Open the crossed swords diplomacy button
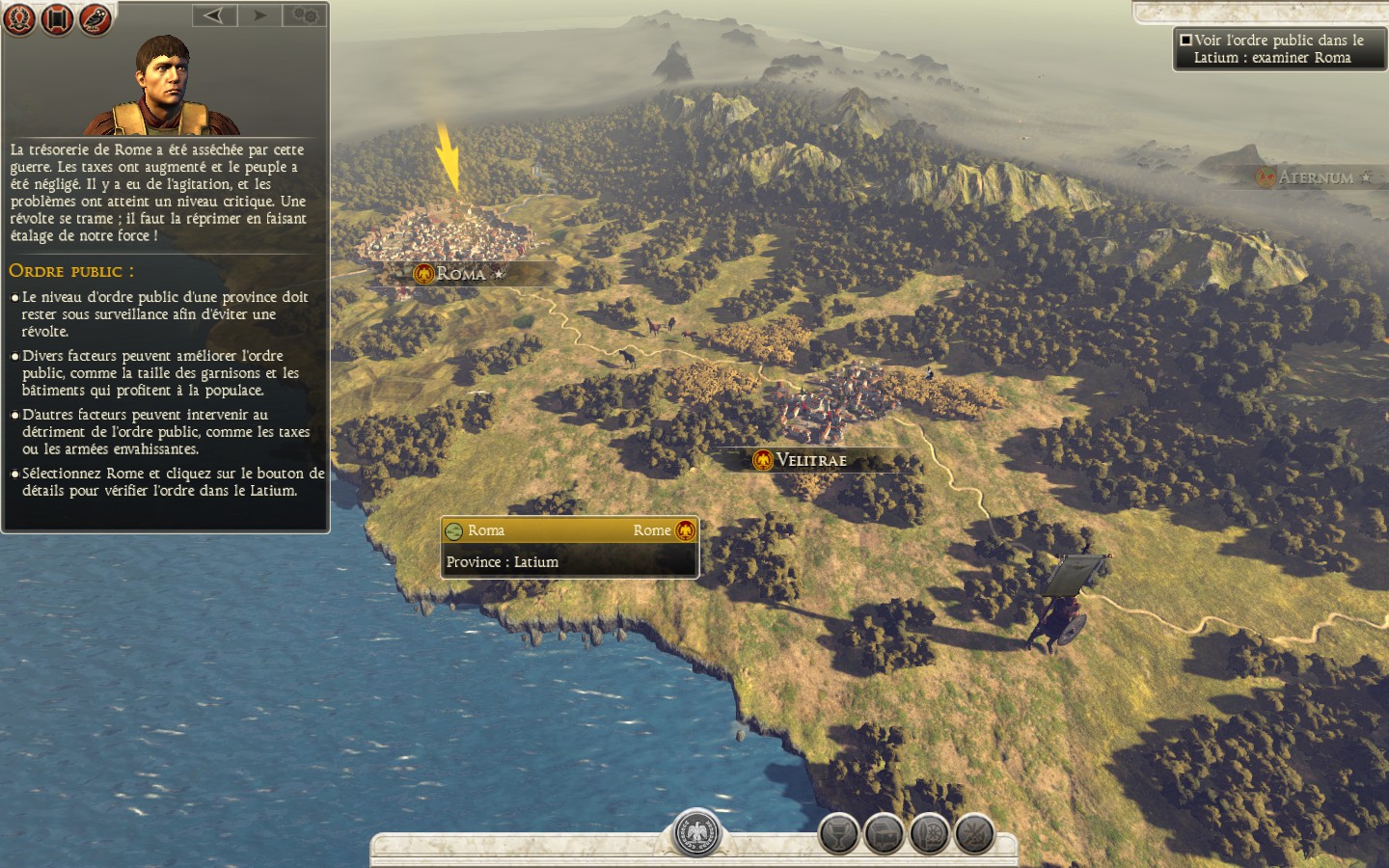1389x868 pixels. pos(974,834)
